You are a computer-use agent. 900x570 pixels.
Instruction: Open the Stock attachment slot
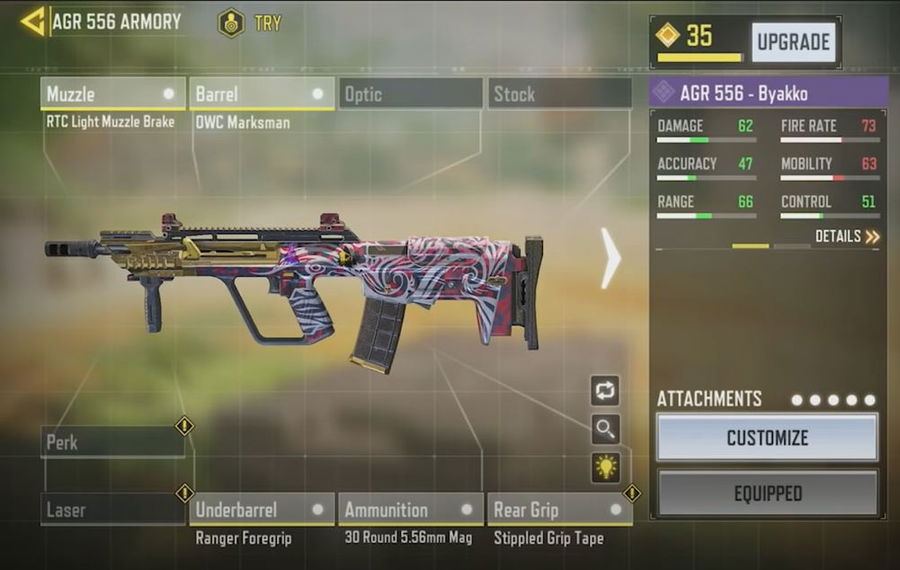pyautogui.click(x=560, y=94)
